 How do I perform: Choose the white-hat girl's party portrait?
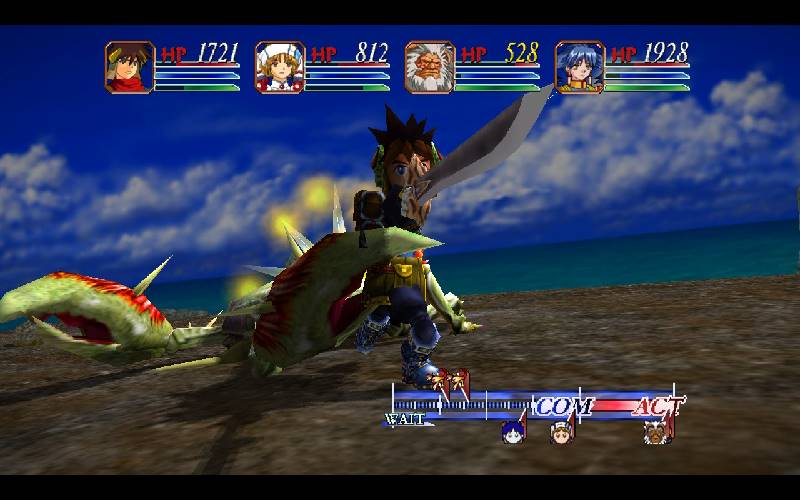(x=279, y=67)
